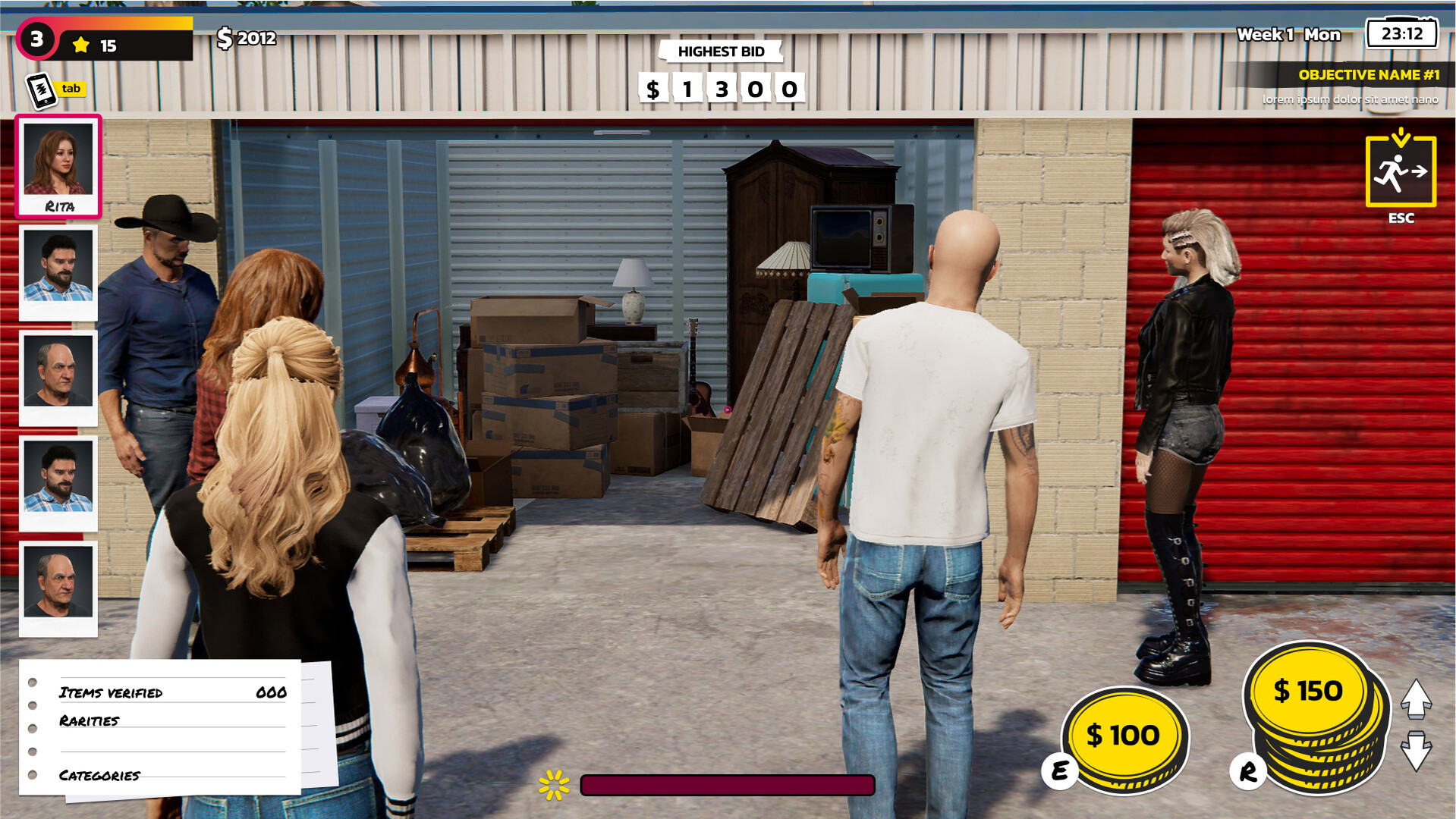Click the spinning loader icon near progress bar

553,786
